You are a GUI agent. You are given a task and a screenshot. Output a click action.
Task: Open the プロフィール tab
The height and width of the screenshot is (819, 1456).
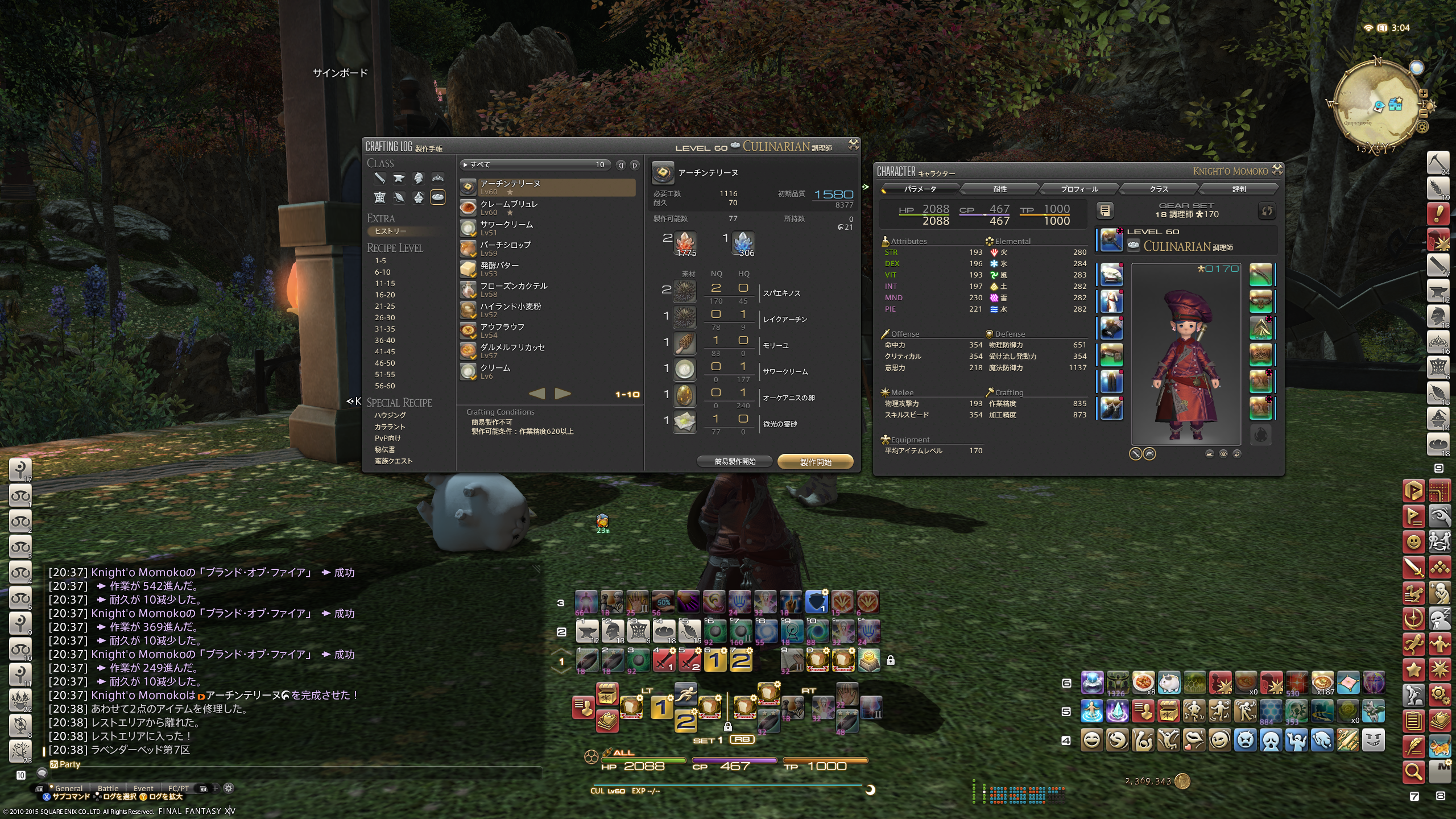(1079, 189)
